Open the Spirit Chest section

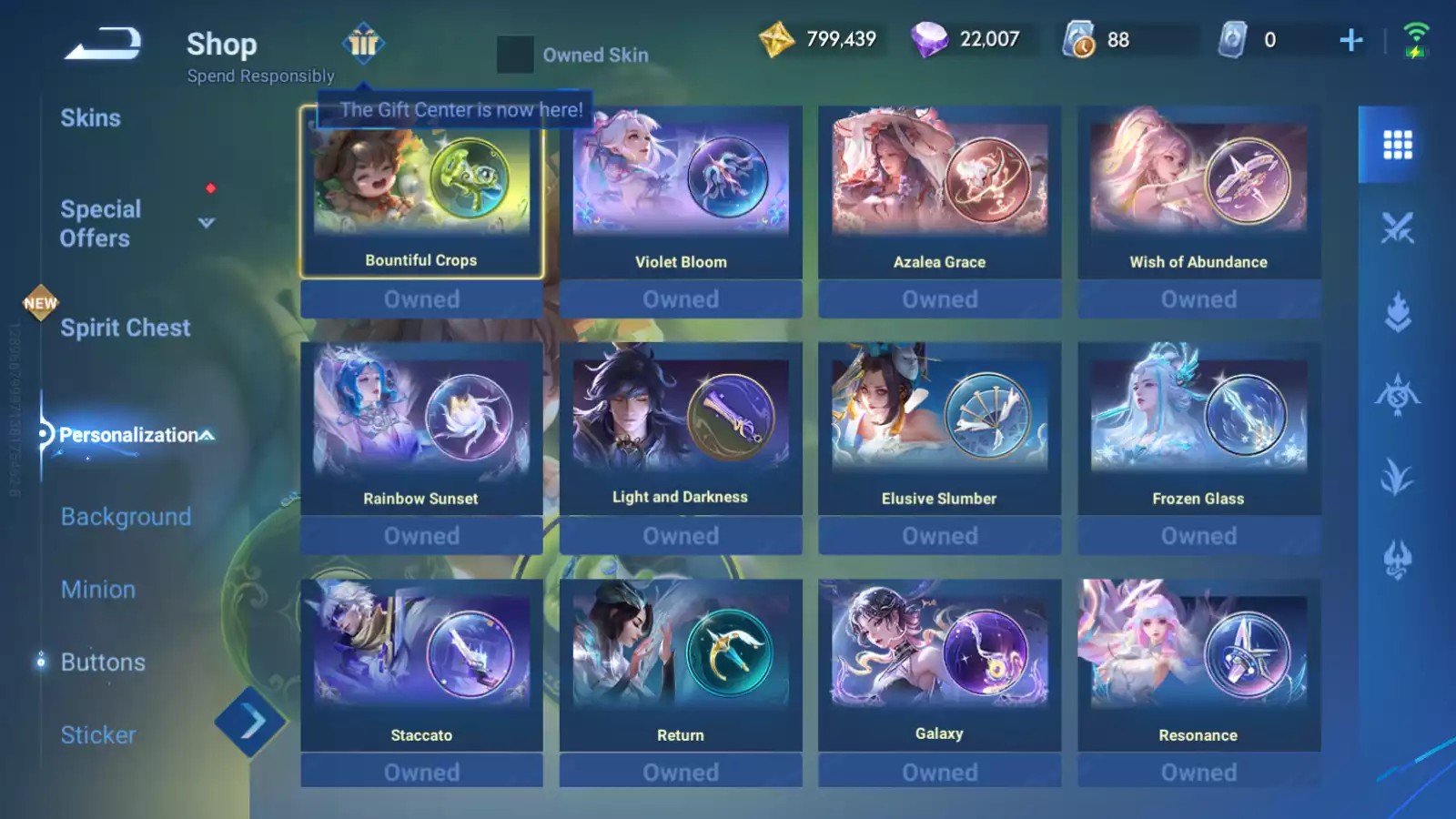pyautogui.click(x=125, y=328)
